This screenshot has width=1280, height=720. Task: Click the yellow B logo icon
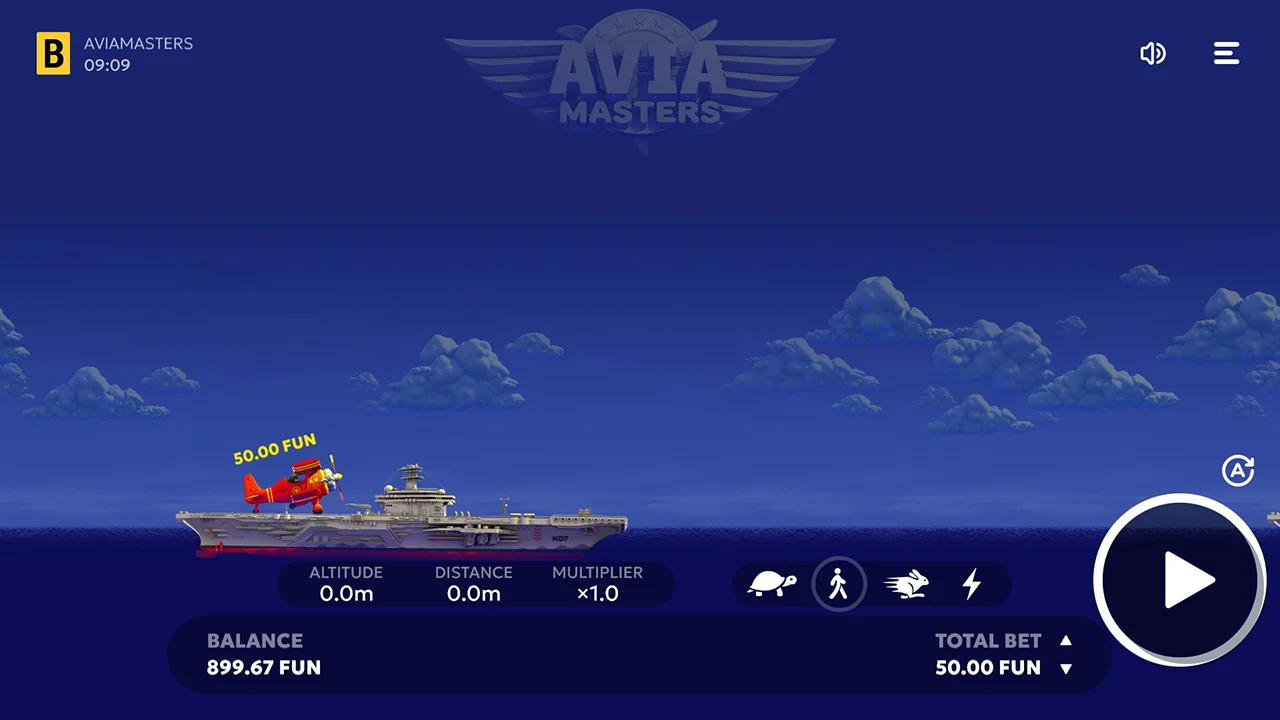coord(54,54)
